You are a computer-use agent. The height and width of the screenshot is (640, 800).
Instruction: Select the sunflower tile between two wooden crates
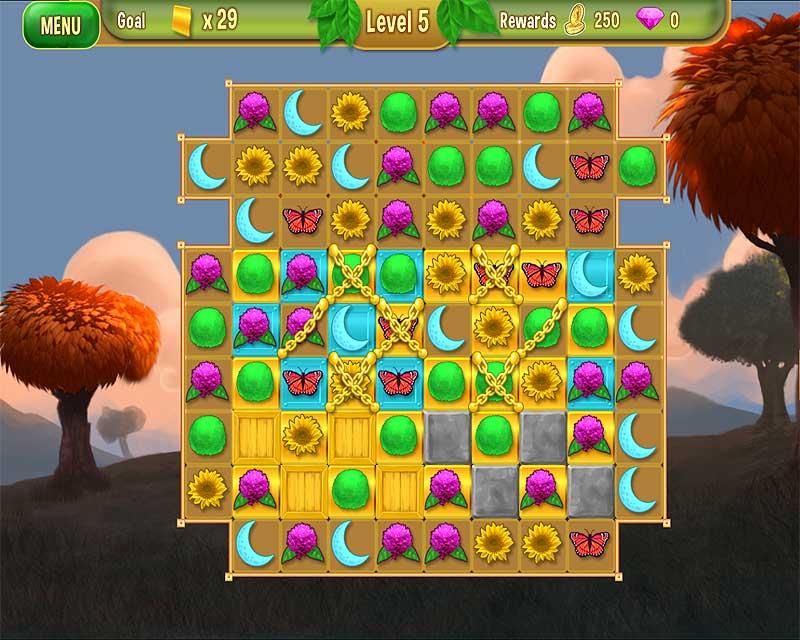coord(302,434)
